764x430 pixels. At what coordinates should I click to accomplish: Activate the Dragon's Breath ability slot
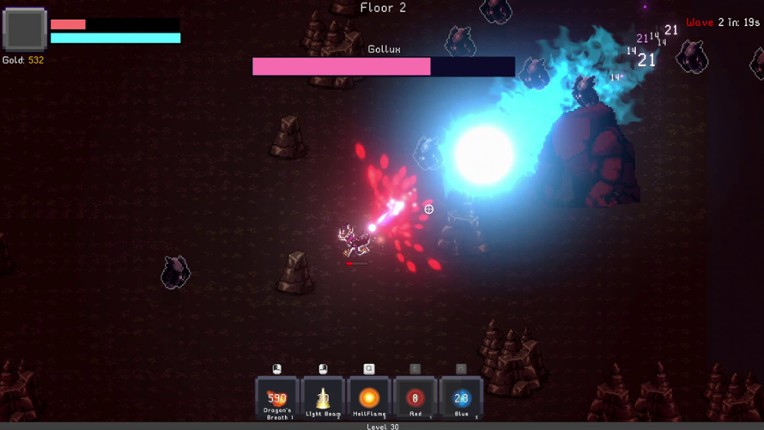(277, 398)
